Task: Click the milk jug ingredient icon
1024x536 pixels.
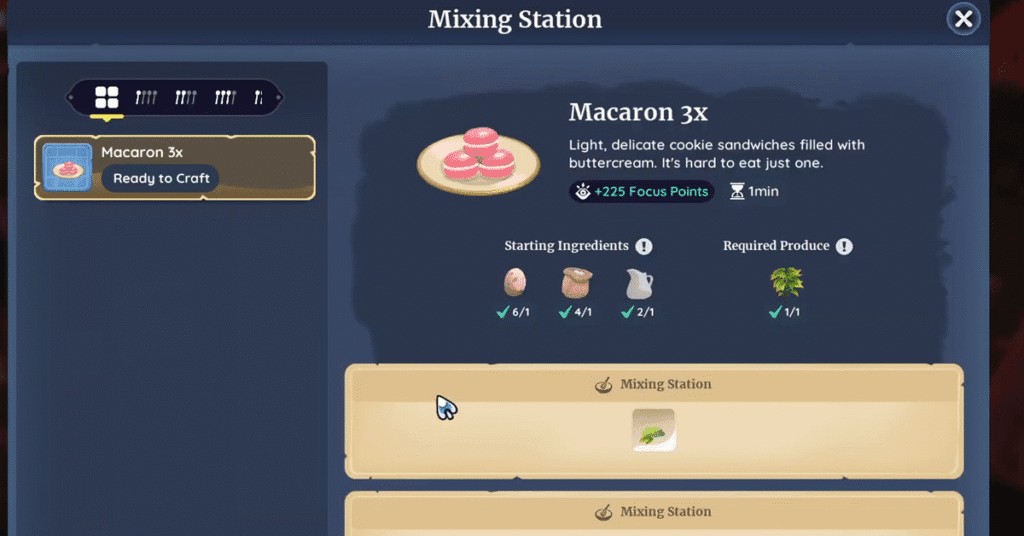Action: [639, 284]
